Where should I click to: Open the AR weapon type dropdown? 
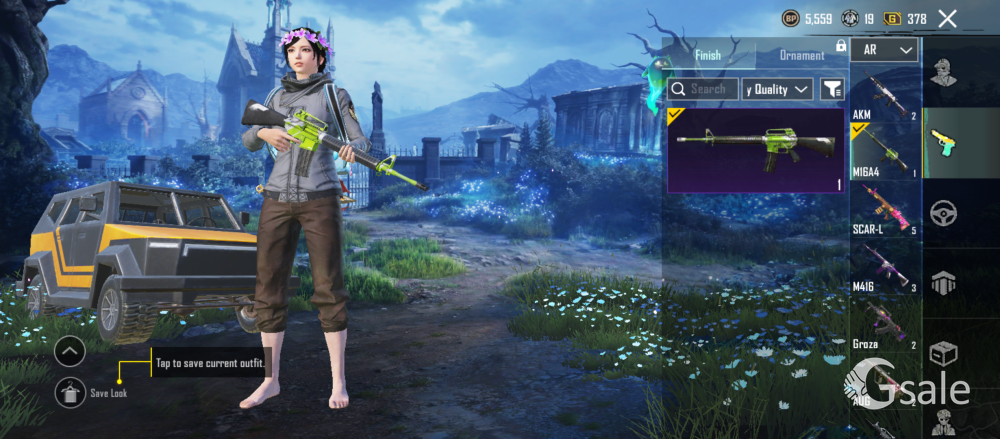point(885,49)
